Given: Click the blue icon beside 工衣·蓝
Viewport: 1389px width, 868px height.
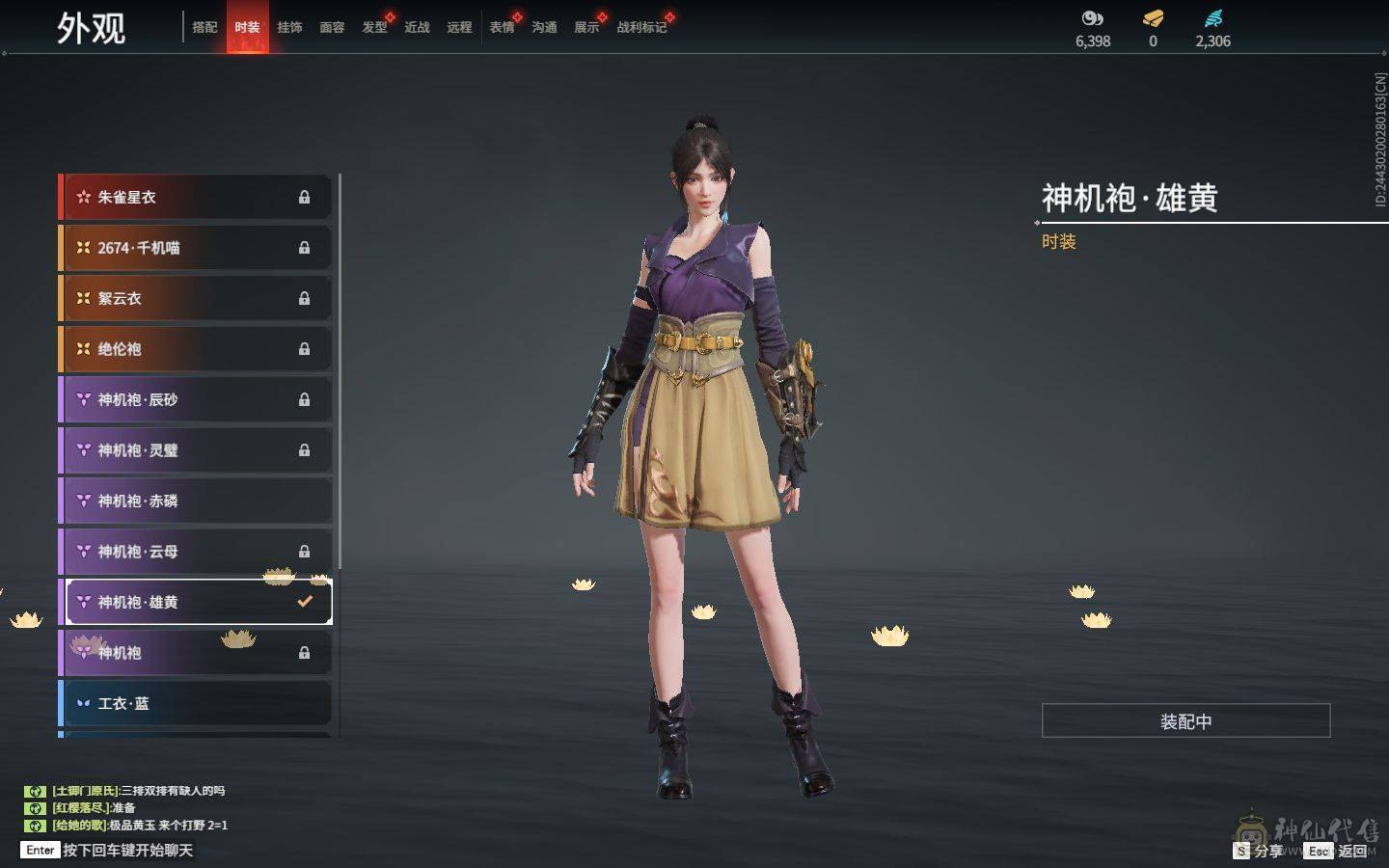Looking at the screenshot, I should (x=82, y=703).
